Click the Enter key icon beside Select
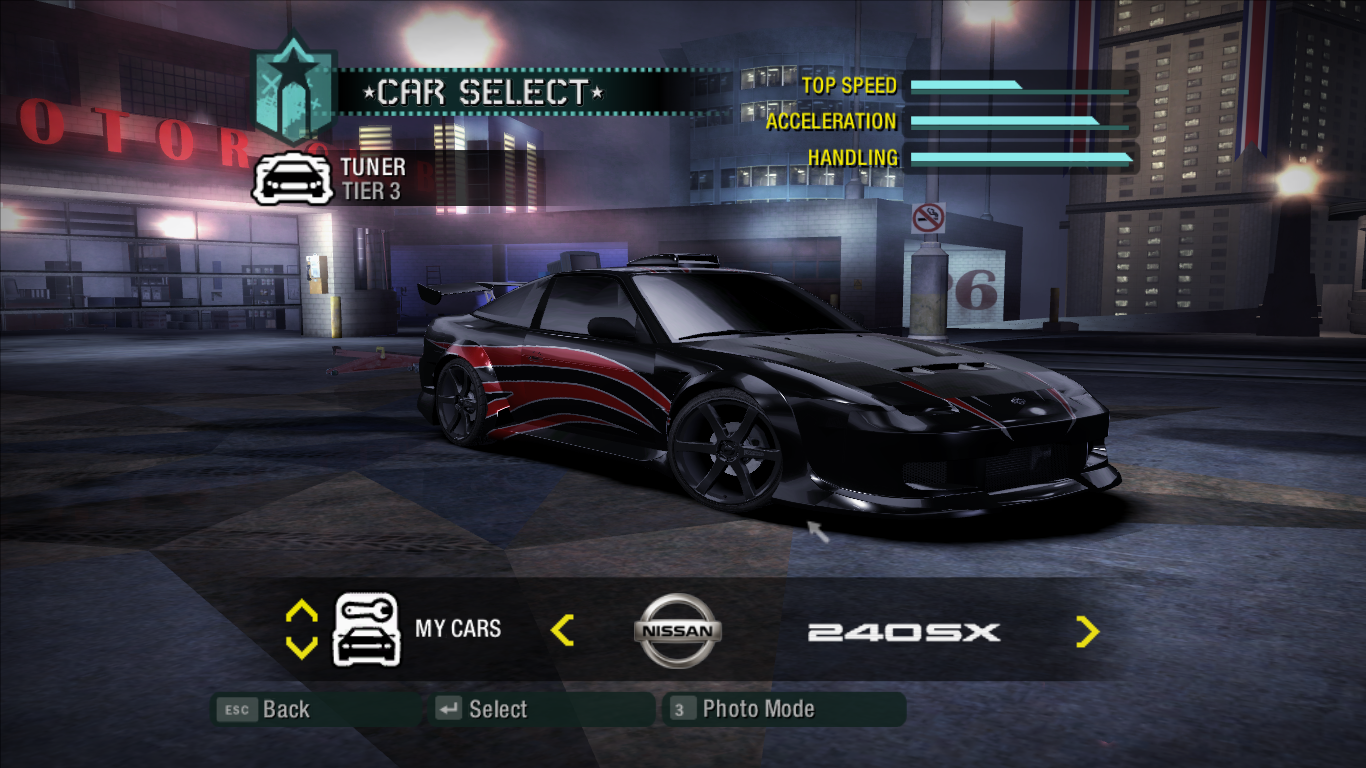The height and width of the screenshot is (768, 1366). 447,709
